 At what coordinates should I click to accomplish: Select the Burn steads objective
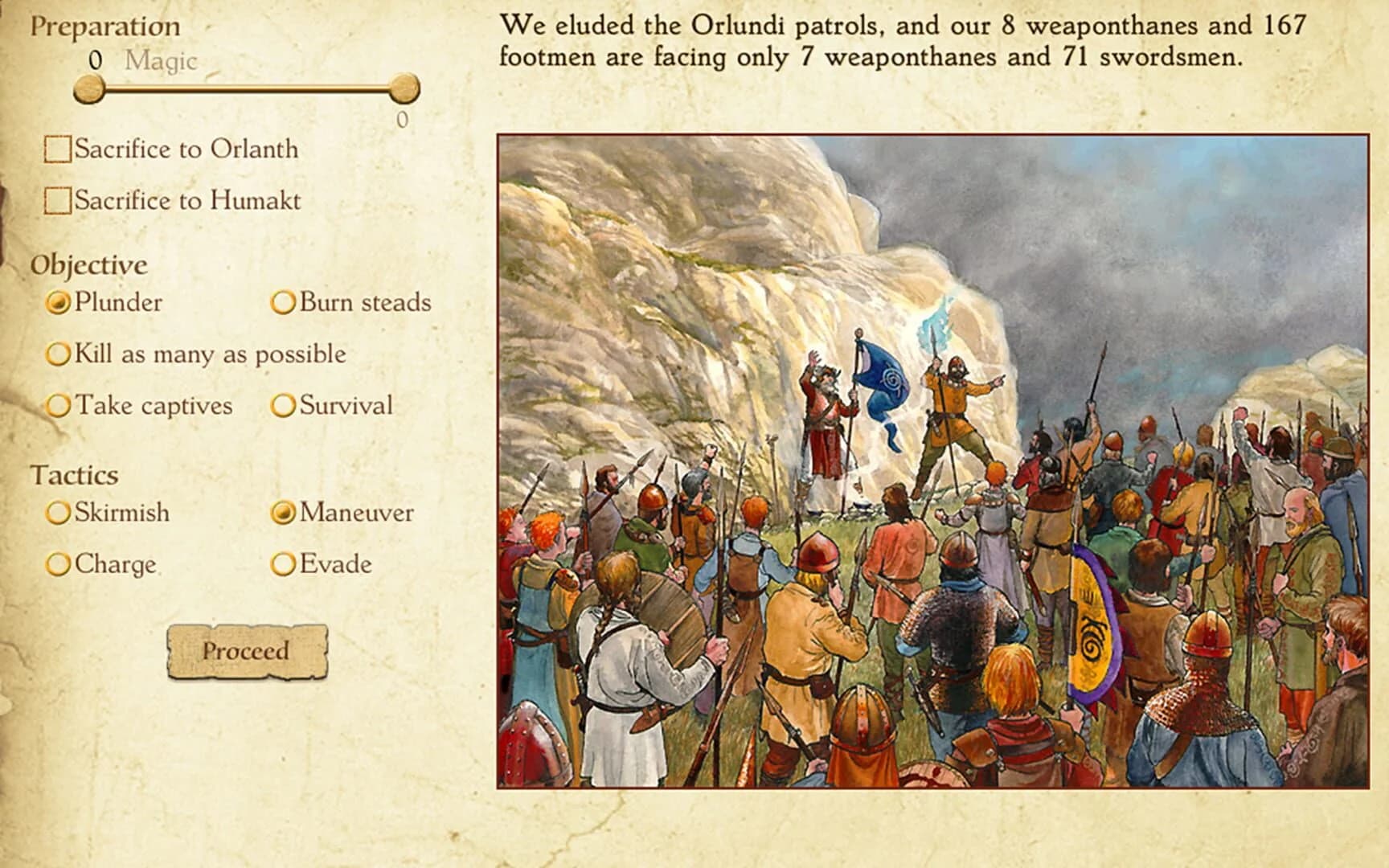pos(283,303)
